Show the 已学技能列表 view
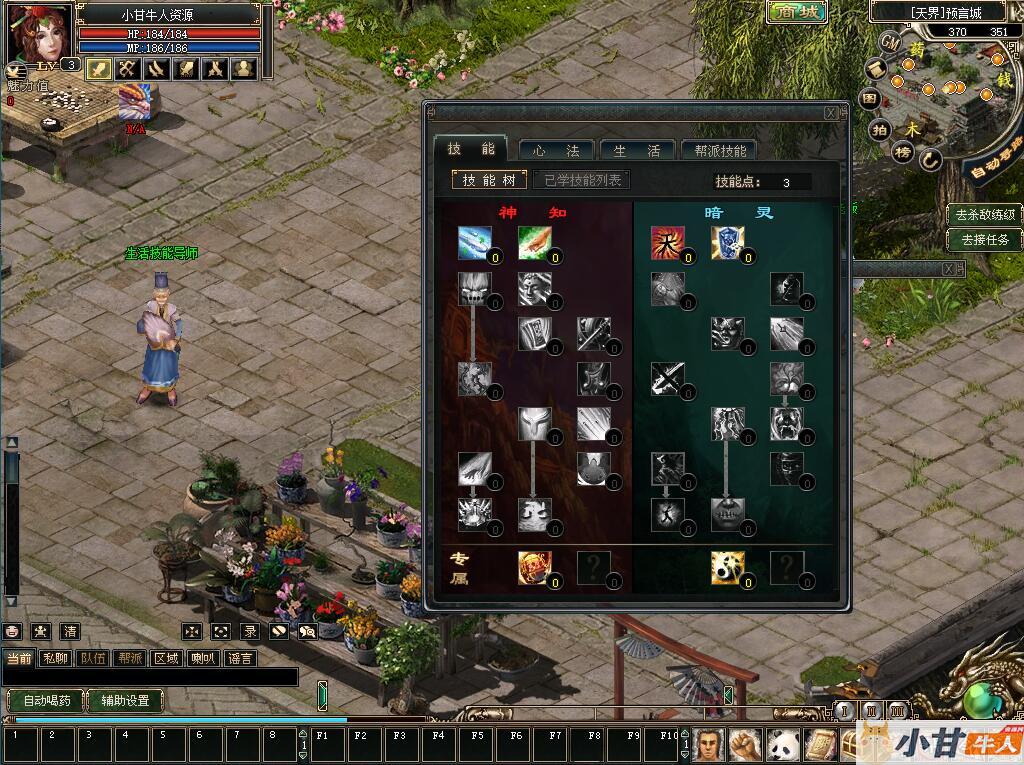The width and height of the screenshot is (1024, 765). point(582,180)
